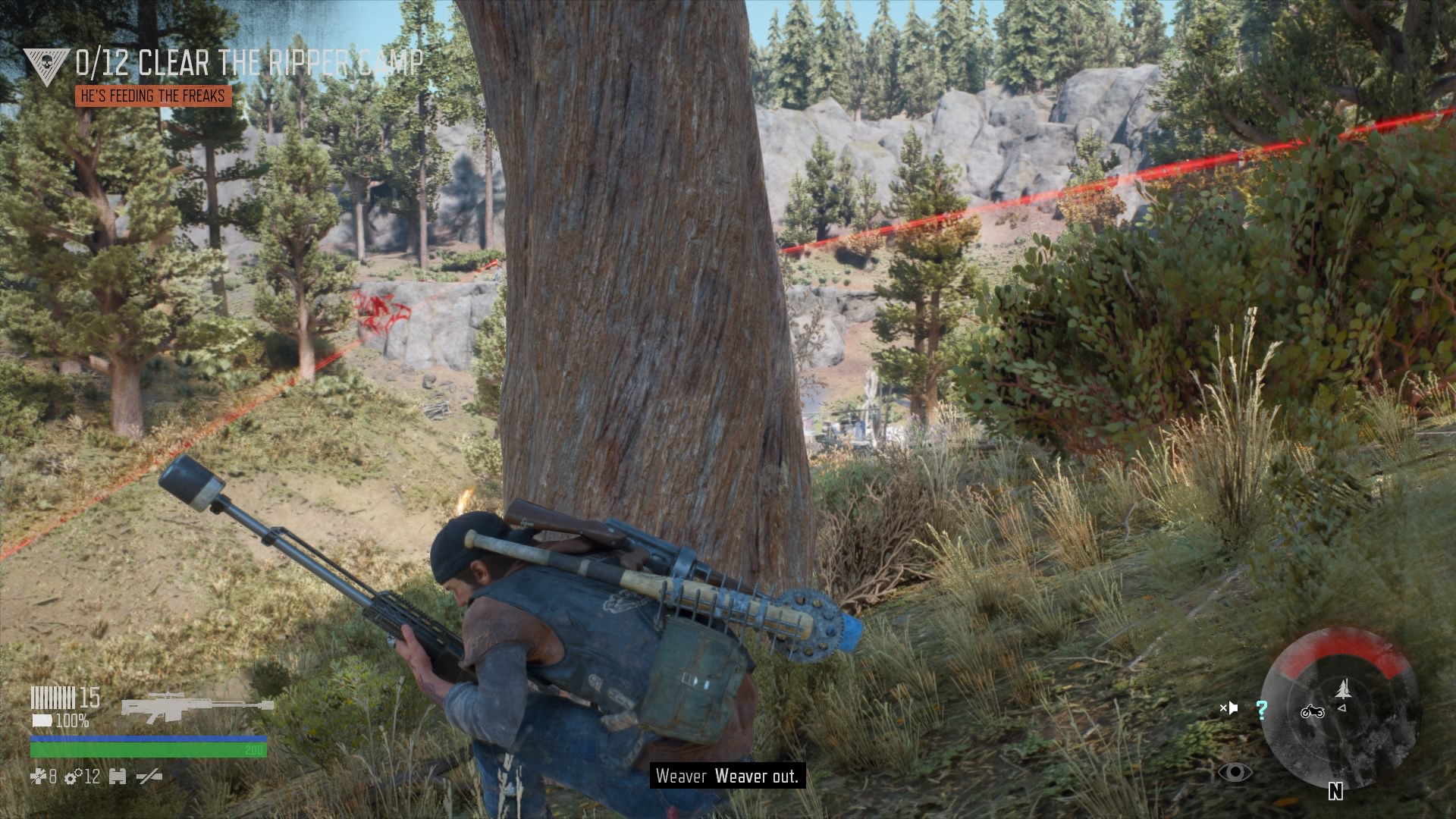Image resolution: width=1456 pixels, height=819 pixels.
Task: Click the N compass marker on the minimap
Action: click(1335, 791)
